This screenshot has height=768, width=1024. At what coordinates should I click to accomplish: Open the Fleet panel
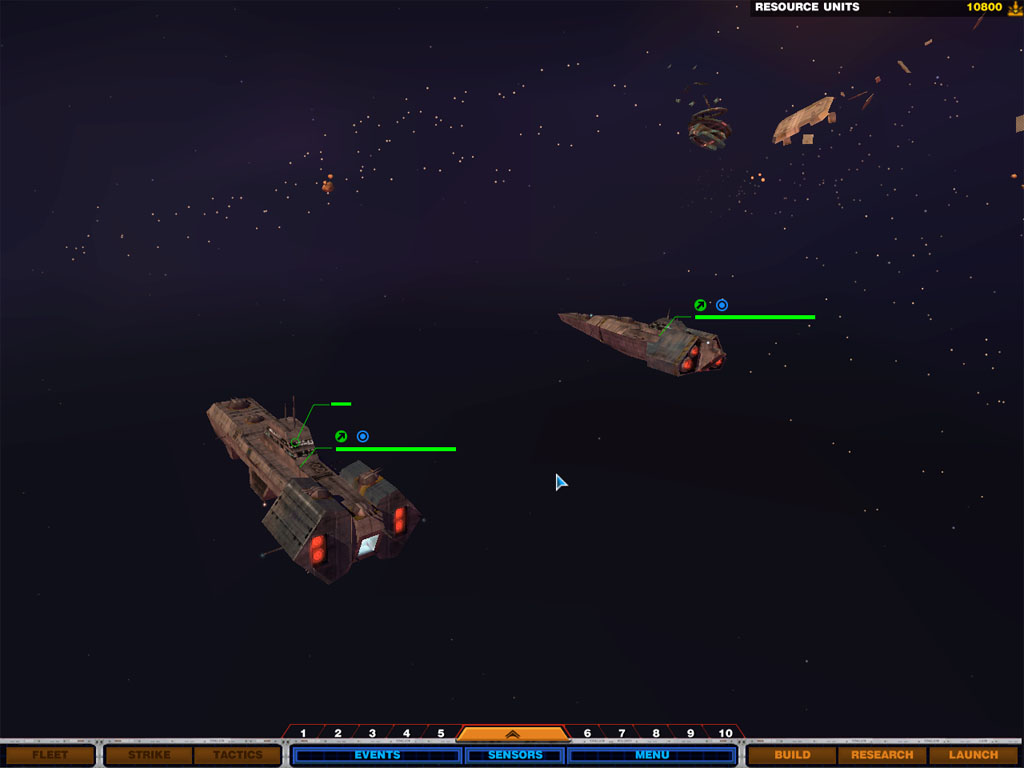click(49, 755)
